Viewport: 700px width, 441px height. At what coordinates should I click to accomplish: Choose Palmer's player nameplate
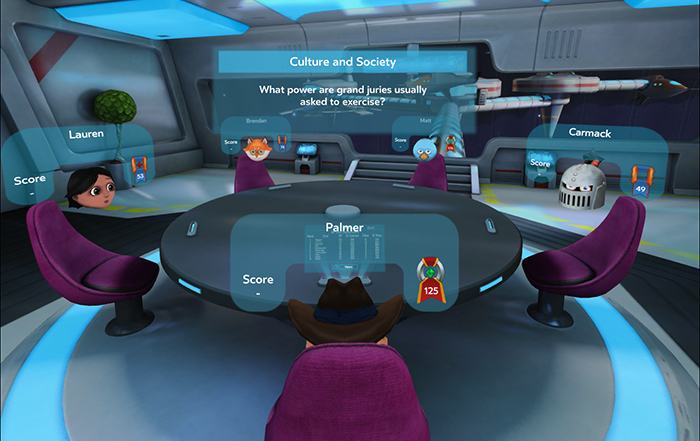[344, 228]
